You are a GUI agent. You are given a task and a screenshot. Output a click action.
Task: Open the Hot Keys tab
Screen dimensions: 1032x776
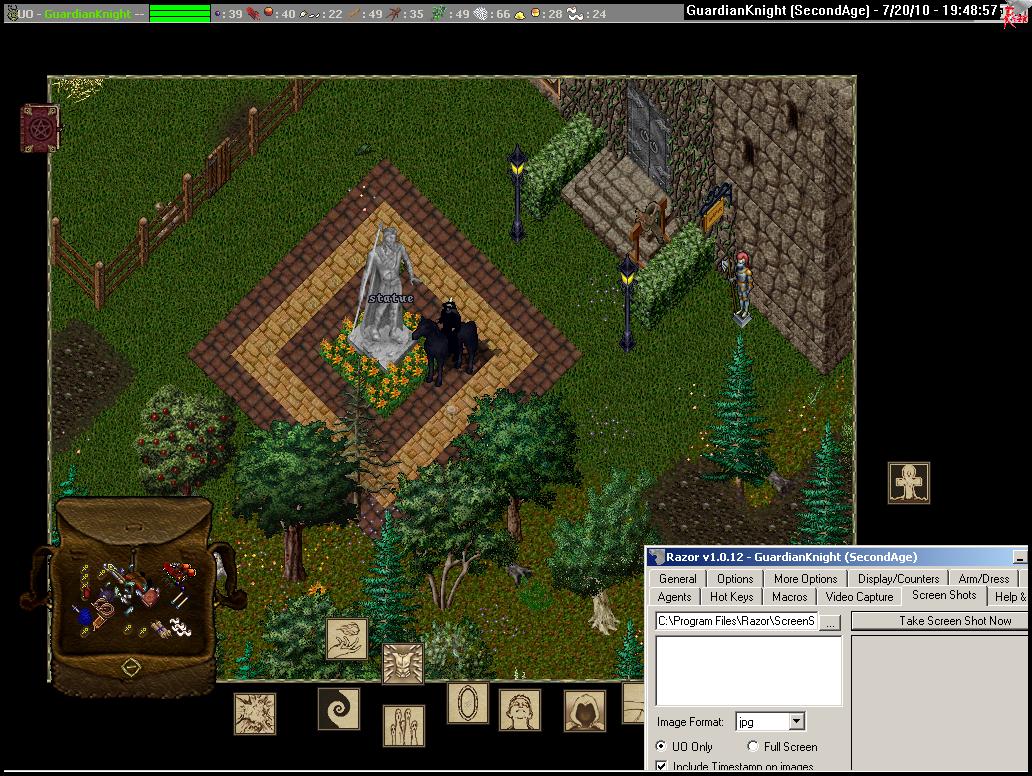[x=731, y=597]
